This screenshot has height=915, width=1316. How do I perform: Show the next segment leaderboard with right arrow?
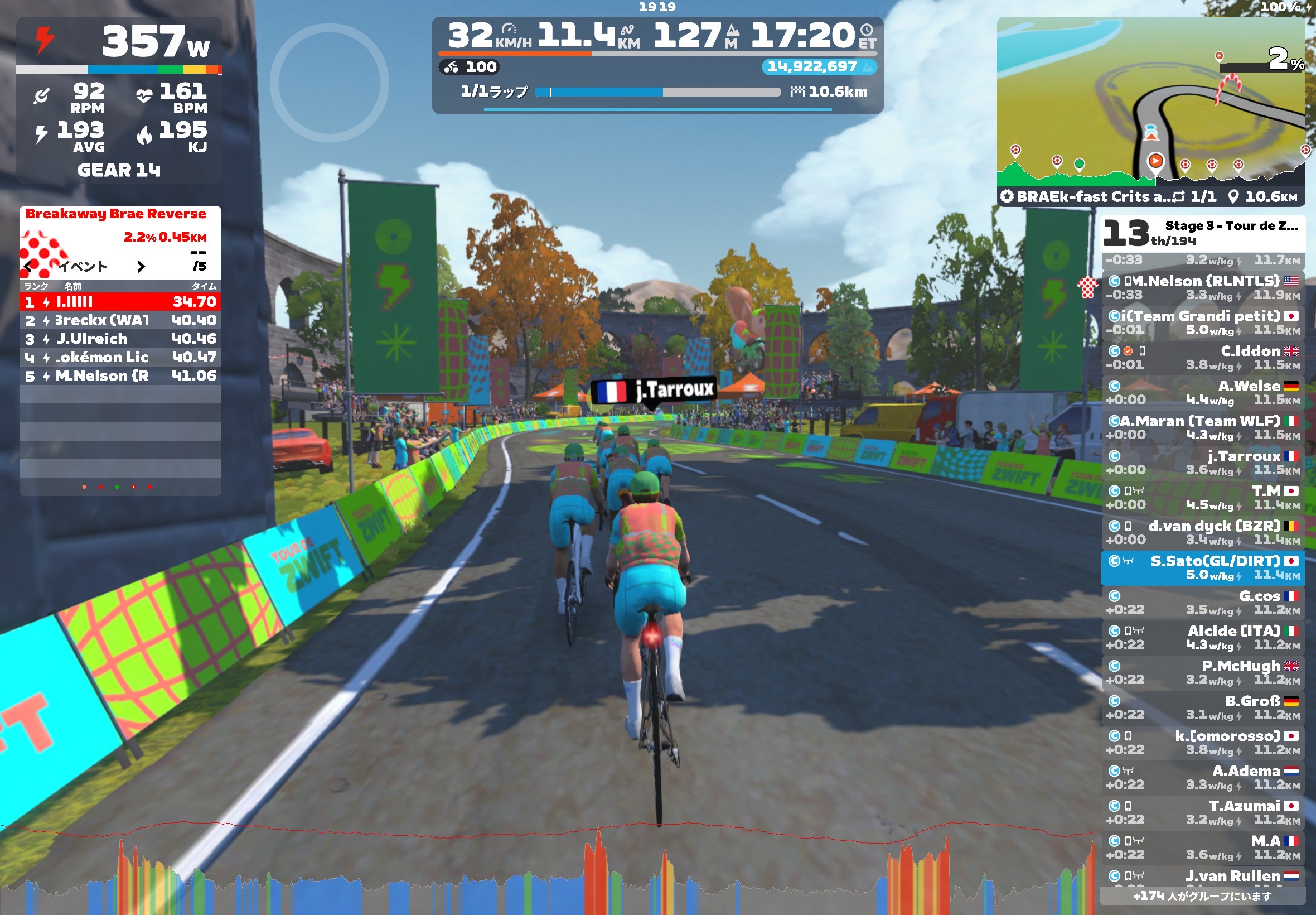tap(141, 267)
